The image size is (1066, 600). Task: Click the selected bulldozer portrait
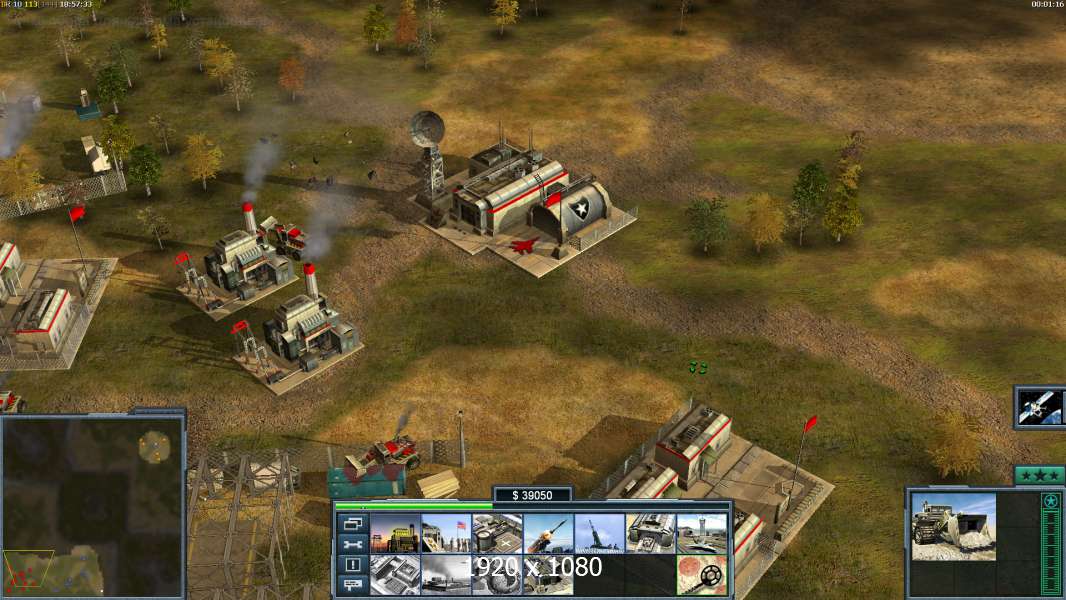point(953,526)
